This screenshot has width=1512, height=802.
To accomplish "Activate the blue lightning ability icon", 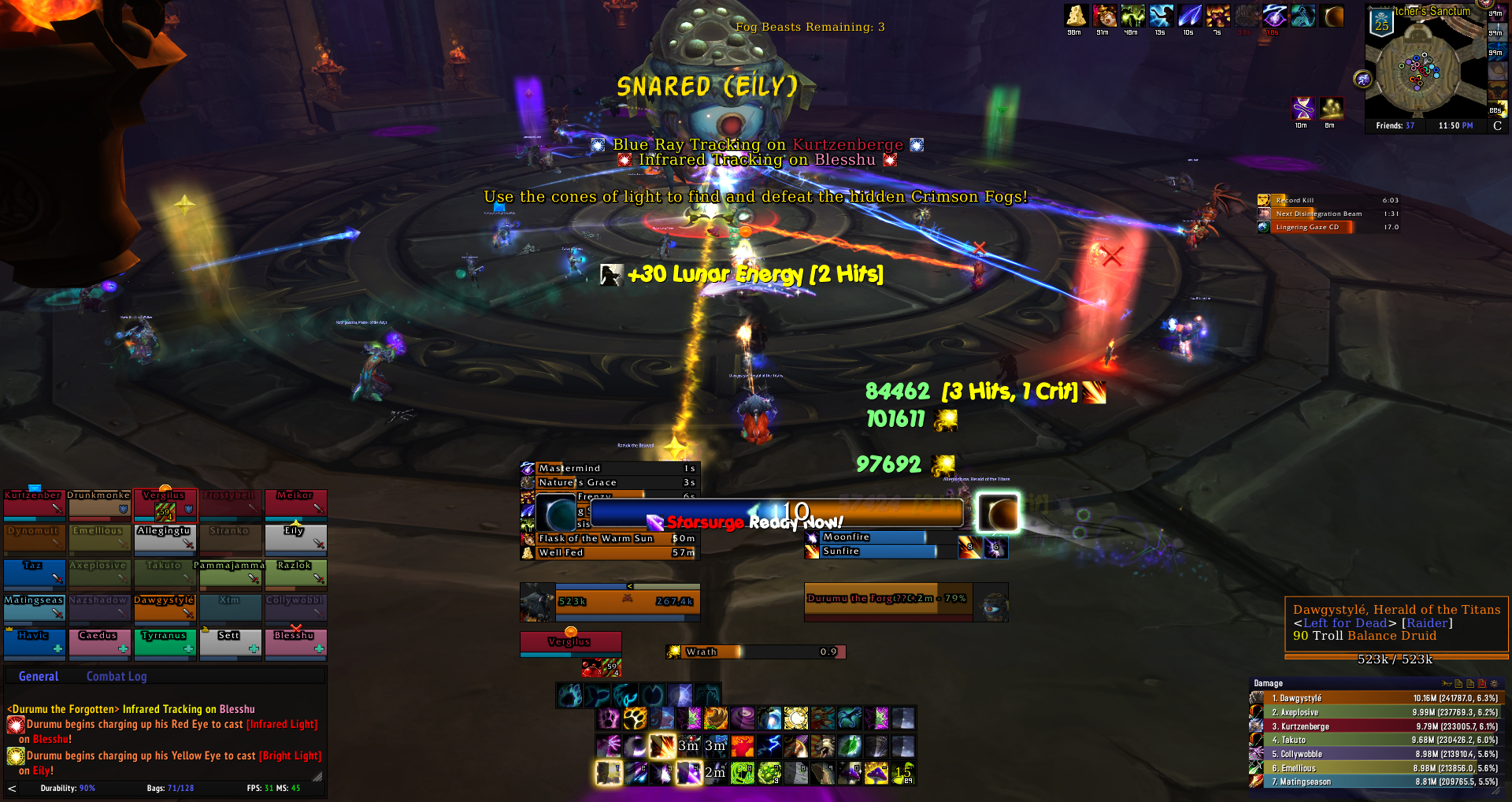I will (x=769, y=745).
